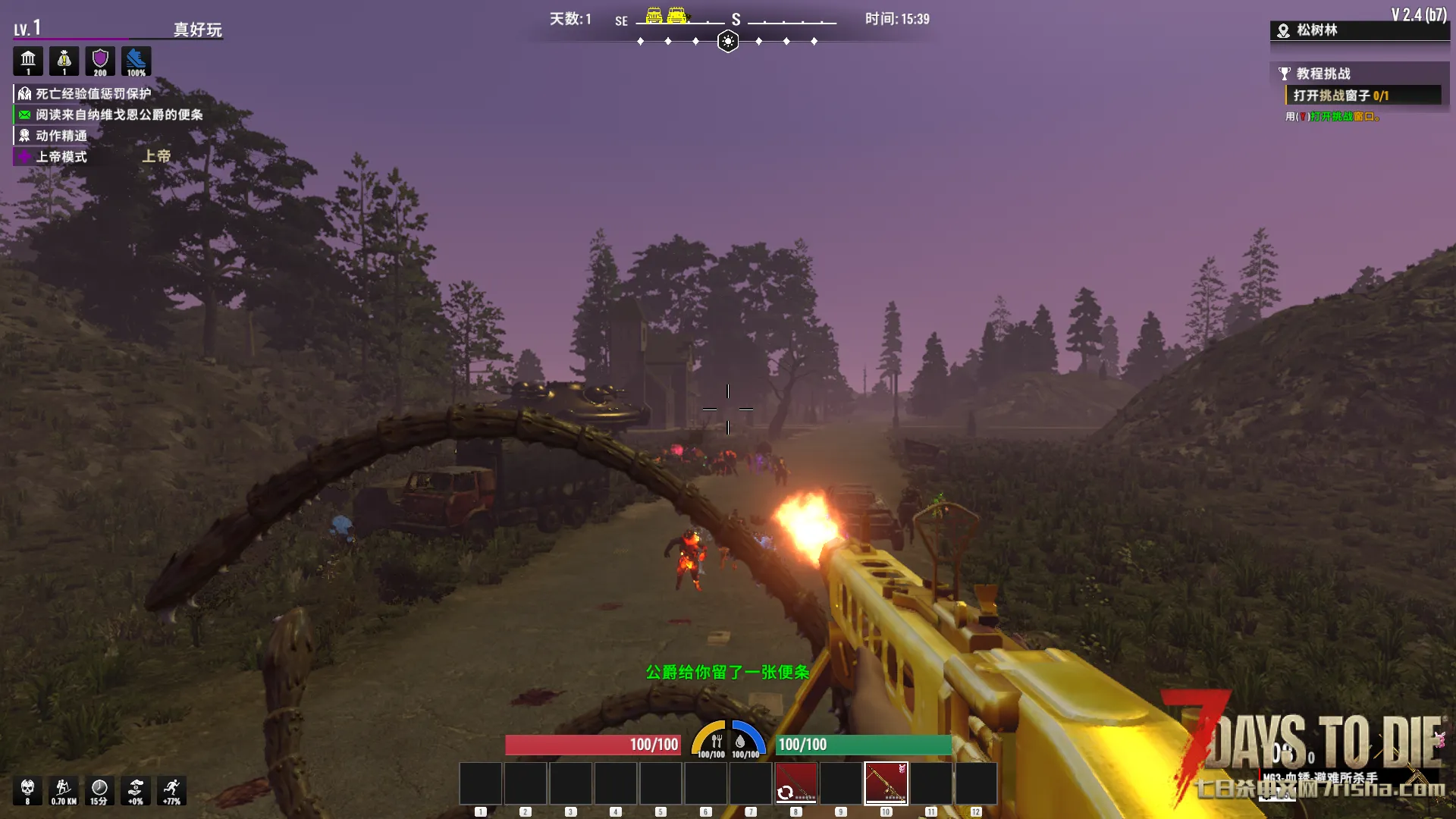Viewport: 1456px width, 819px height.
Task: Click the loot bag icon with exclamation mark
Action: [x=64, y=61]
